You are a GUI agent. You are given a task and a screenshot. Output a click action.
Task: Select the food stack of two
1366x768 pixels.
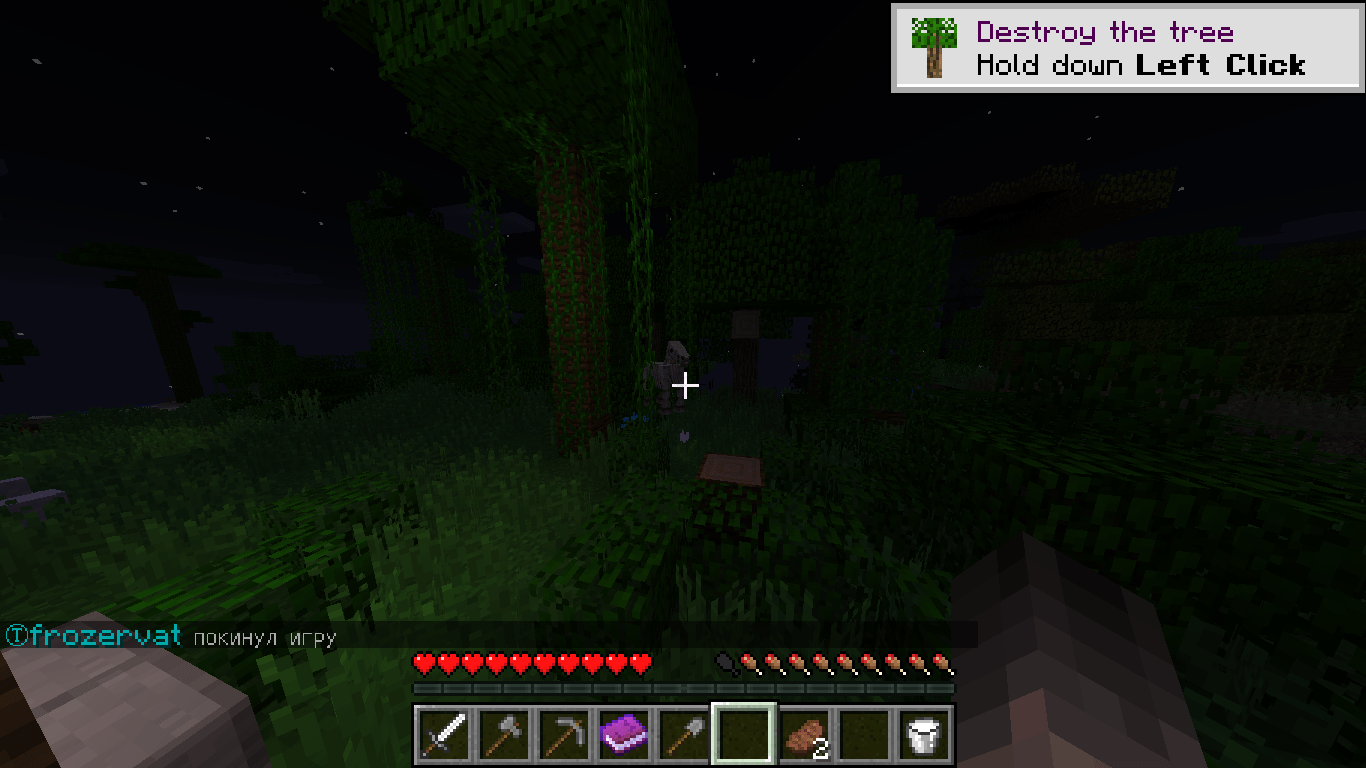click(804, 735)
